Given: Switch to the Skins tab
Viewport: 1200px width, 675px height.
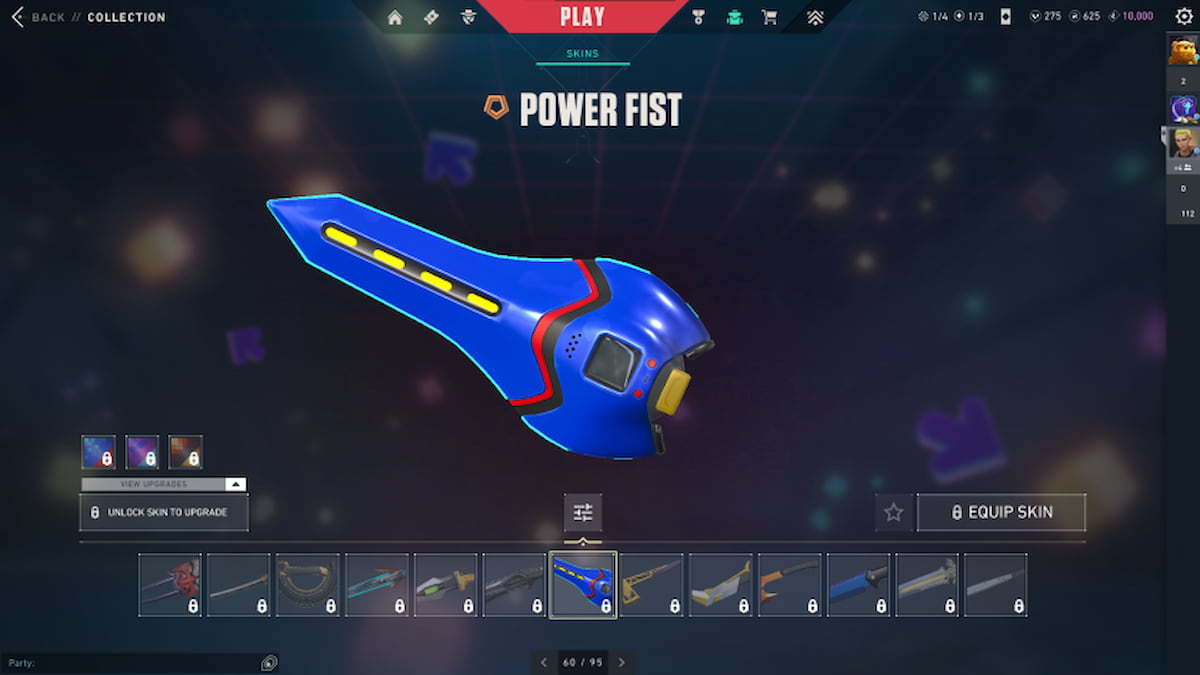Looking at the screenshot, I should point(582,54).
